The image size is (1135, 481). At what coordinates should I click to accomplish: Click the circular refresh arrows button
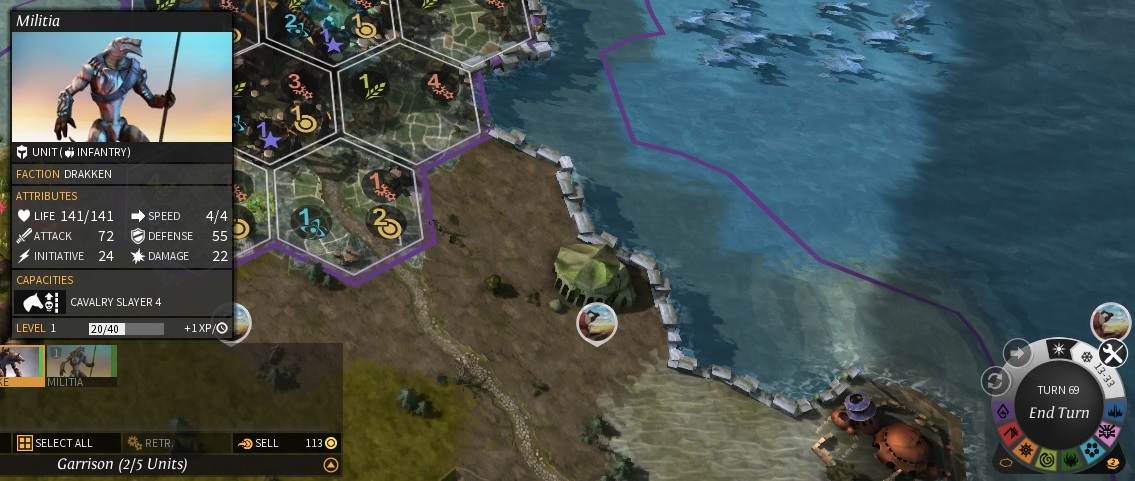(995, 380)
